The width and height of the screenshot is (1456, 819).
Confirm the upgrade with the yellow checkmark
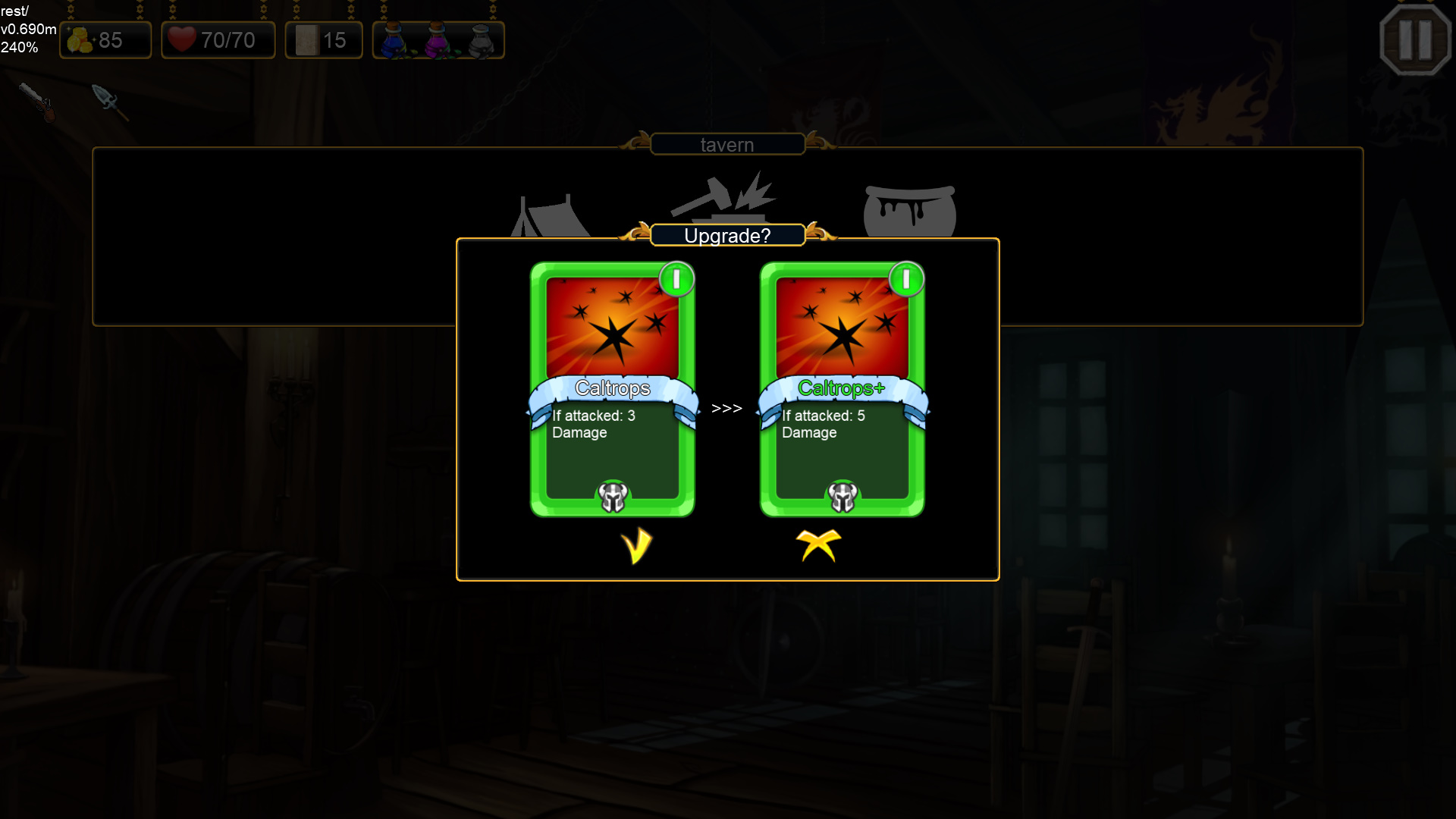[x=637, y=546]
